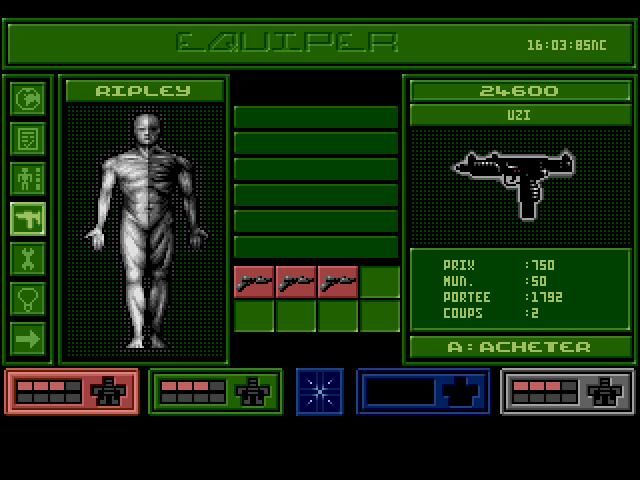The height and width of the screenshot is (480, 640).
Task: Open the globe map screen
Action: point(28,99)
